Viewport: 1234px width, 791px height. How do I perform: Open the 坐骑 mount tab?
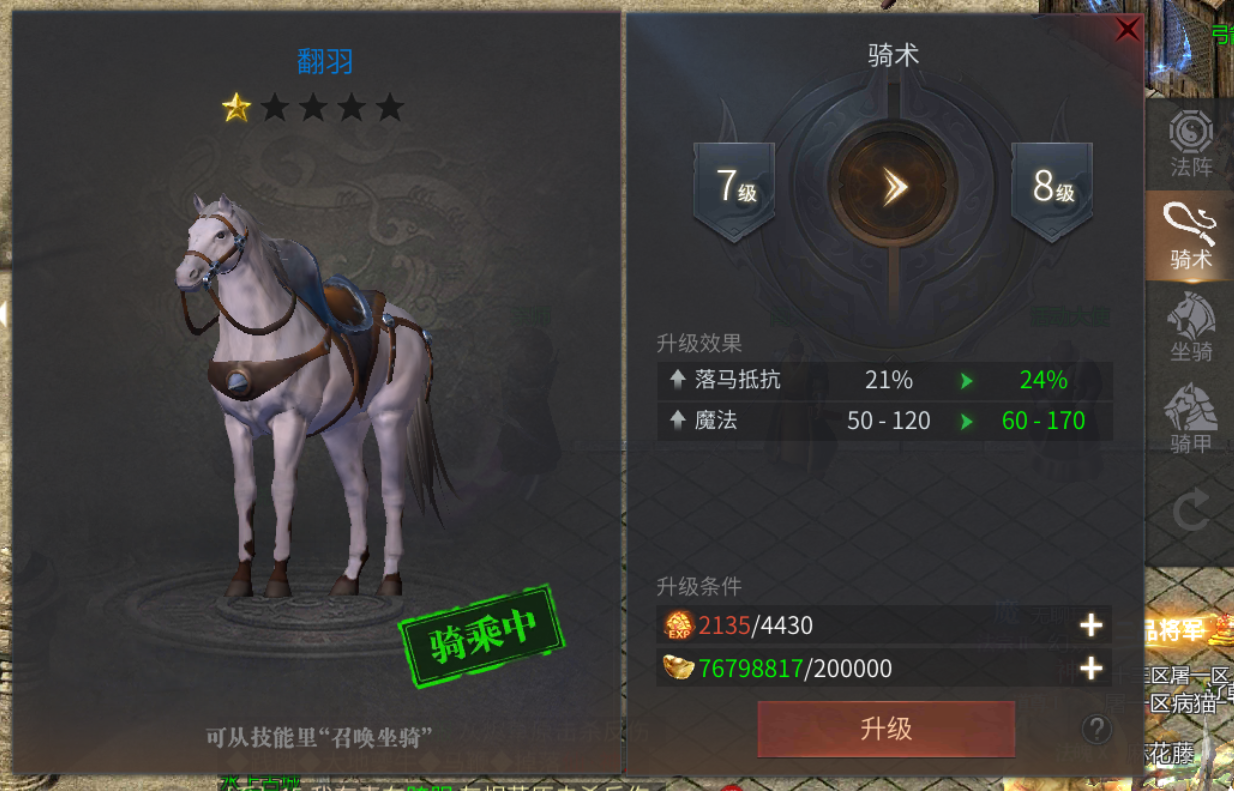[x=1190, y=328]
